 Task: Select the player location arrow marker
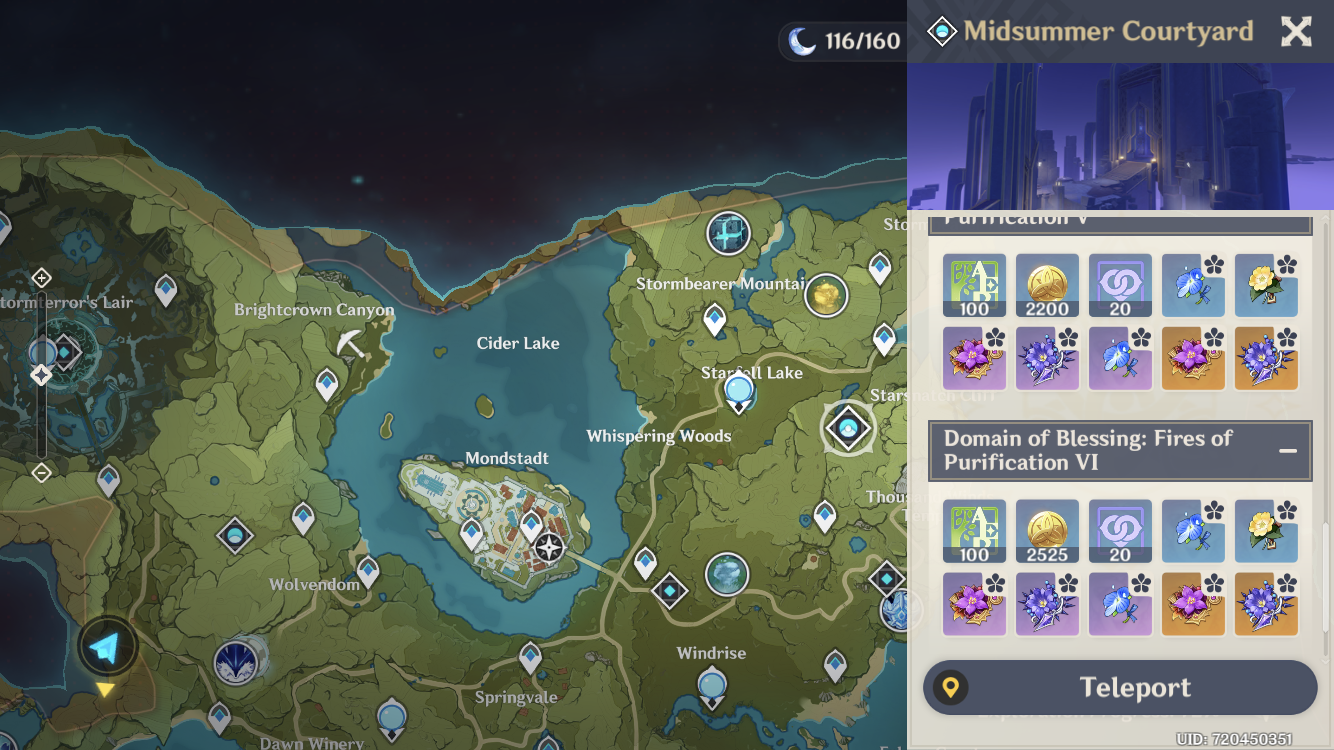click(106, 648)
